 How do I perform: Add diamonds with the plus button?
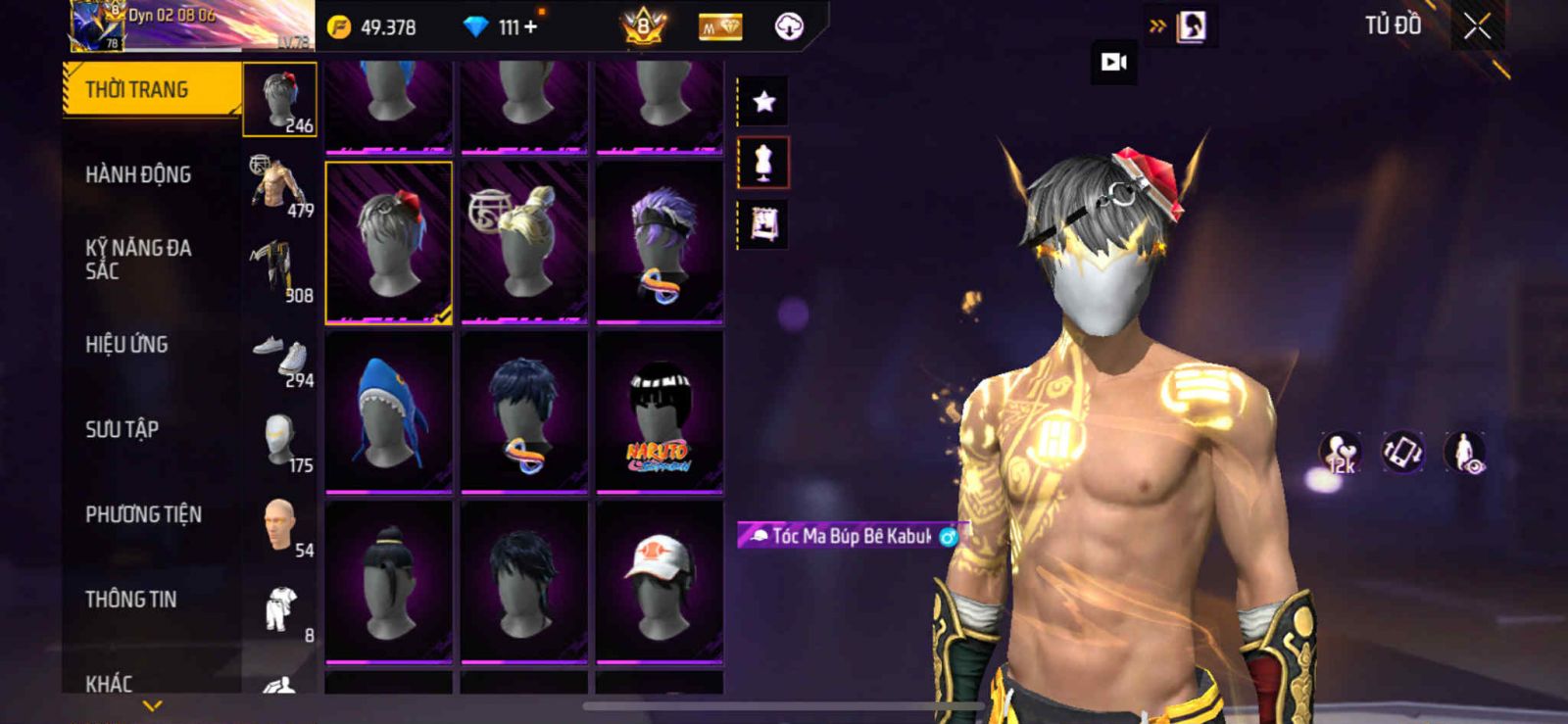coord(530,27)
